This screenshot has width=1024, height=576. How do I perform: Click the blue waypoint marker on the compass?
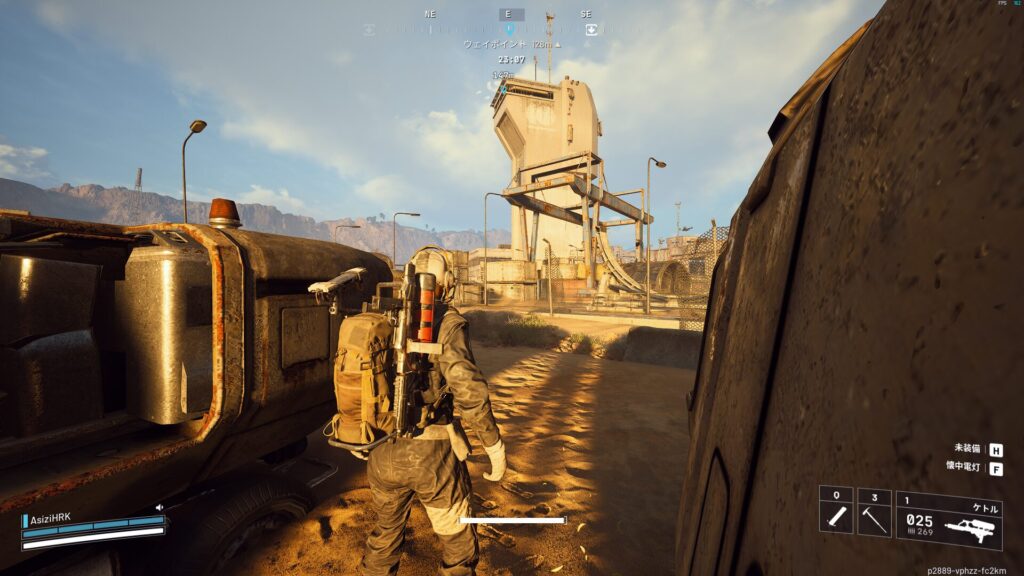pyautogui.click(x=510, y=30)
